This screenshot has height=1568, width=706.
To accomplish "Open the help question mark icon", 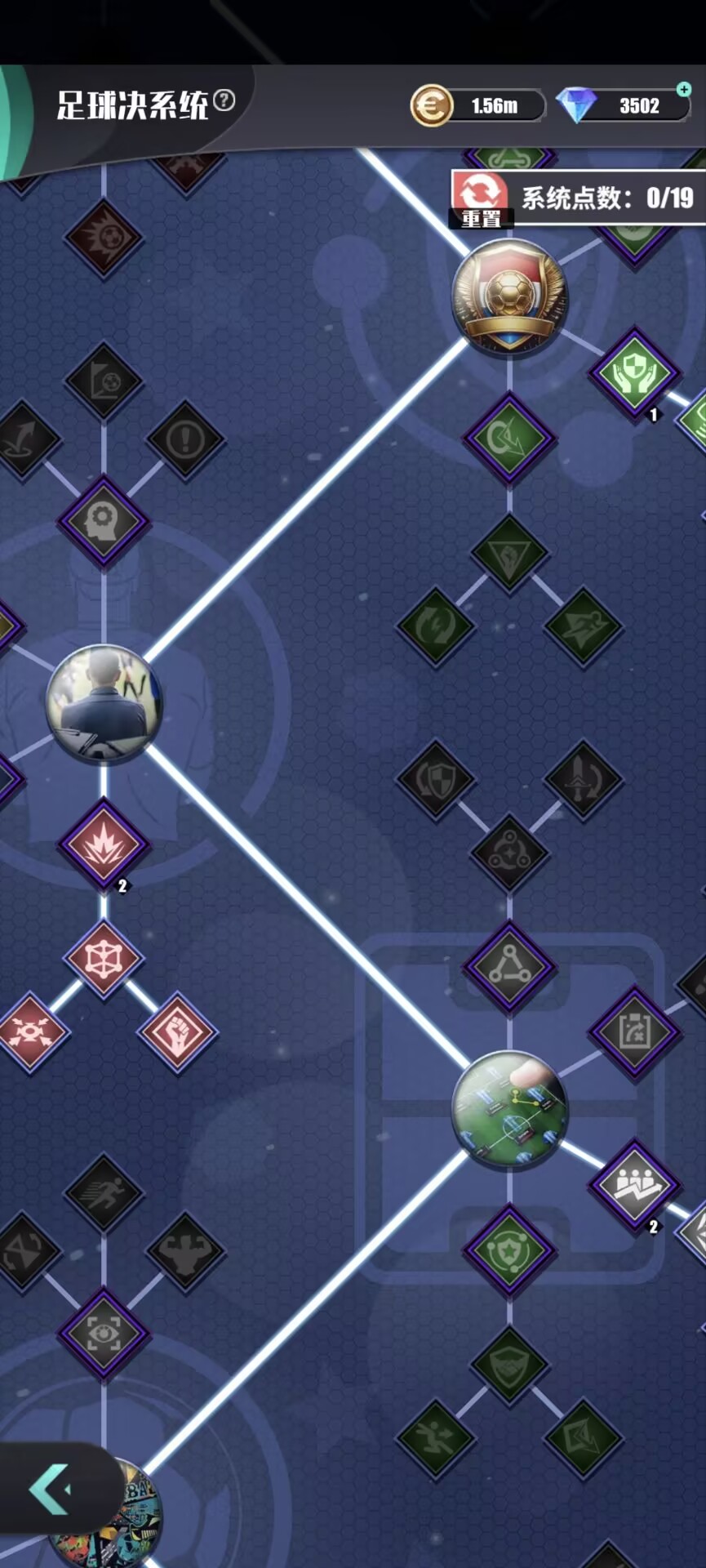I will pos(224,100).
